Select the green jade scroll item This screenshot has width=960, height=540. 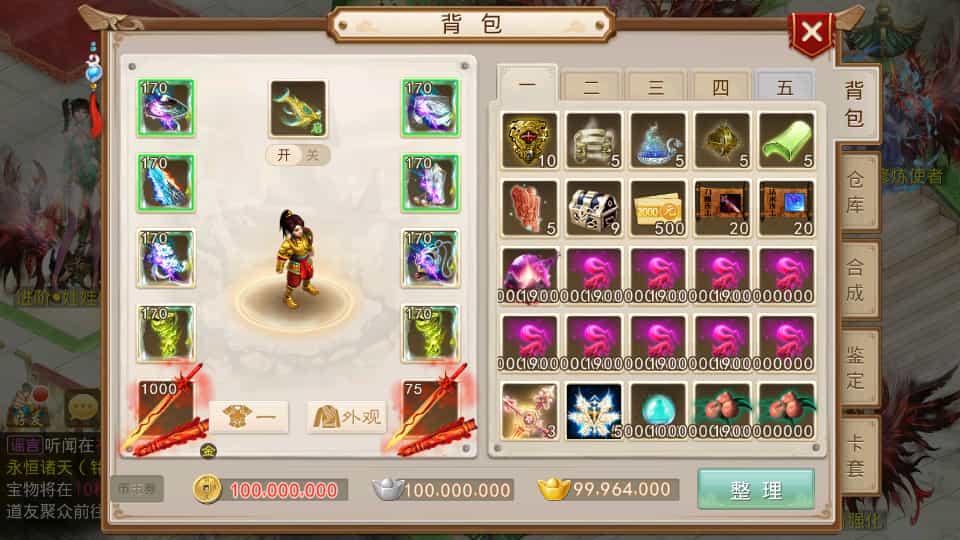[x=785, y=139]
